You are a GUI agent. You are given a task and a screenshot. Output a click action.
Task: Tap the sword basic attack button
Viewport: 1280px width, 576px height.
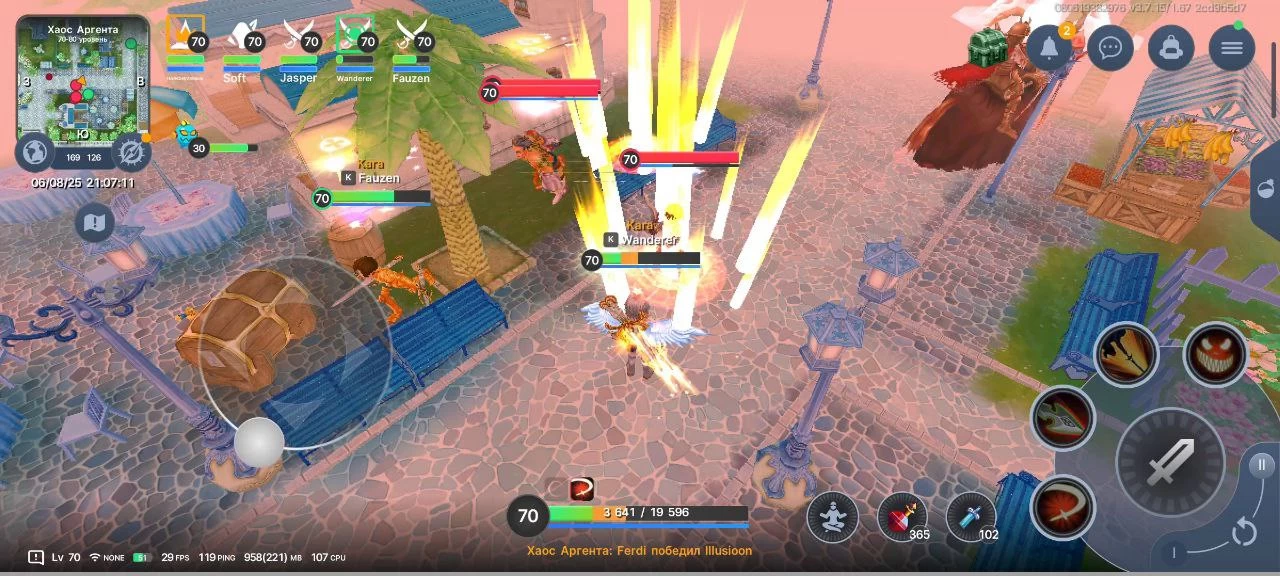1170,461
